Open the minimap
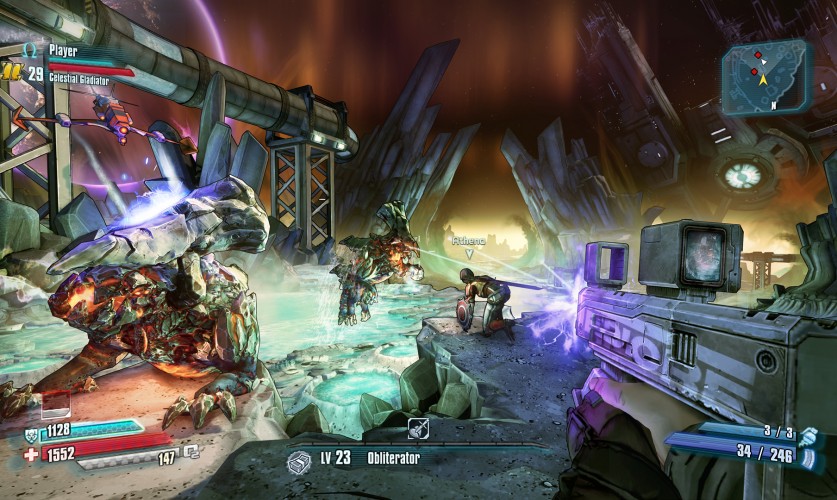Screen dimensions: 837x500 click(766, 77)
